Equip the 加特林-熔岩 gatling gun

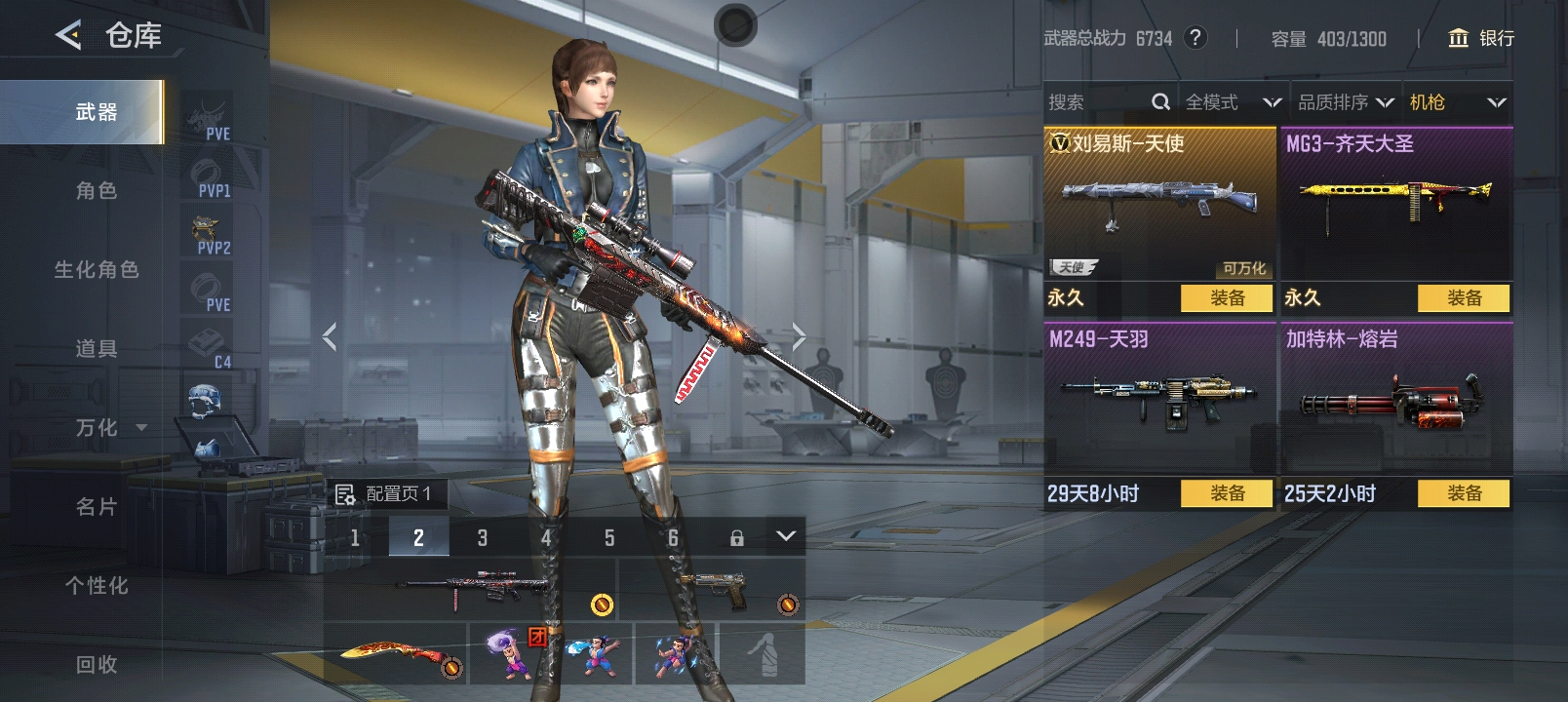click(x=1464, y=494)
